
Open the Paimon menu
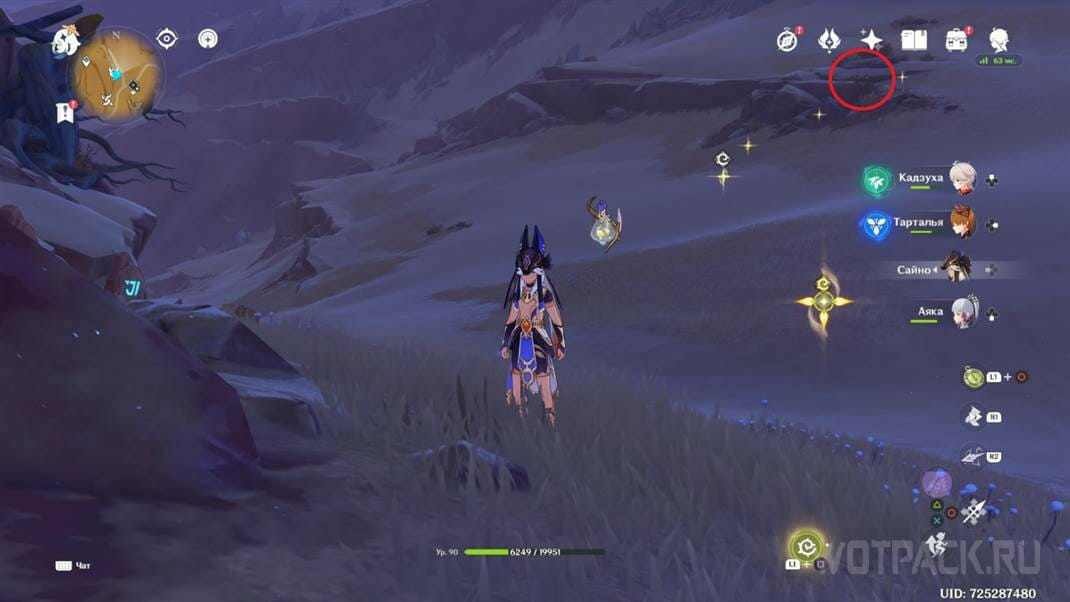(67, 42)
